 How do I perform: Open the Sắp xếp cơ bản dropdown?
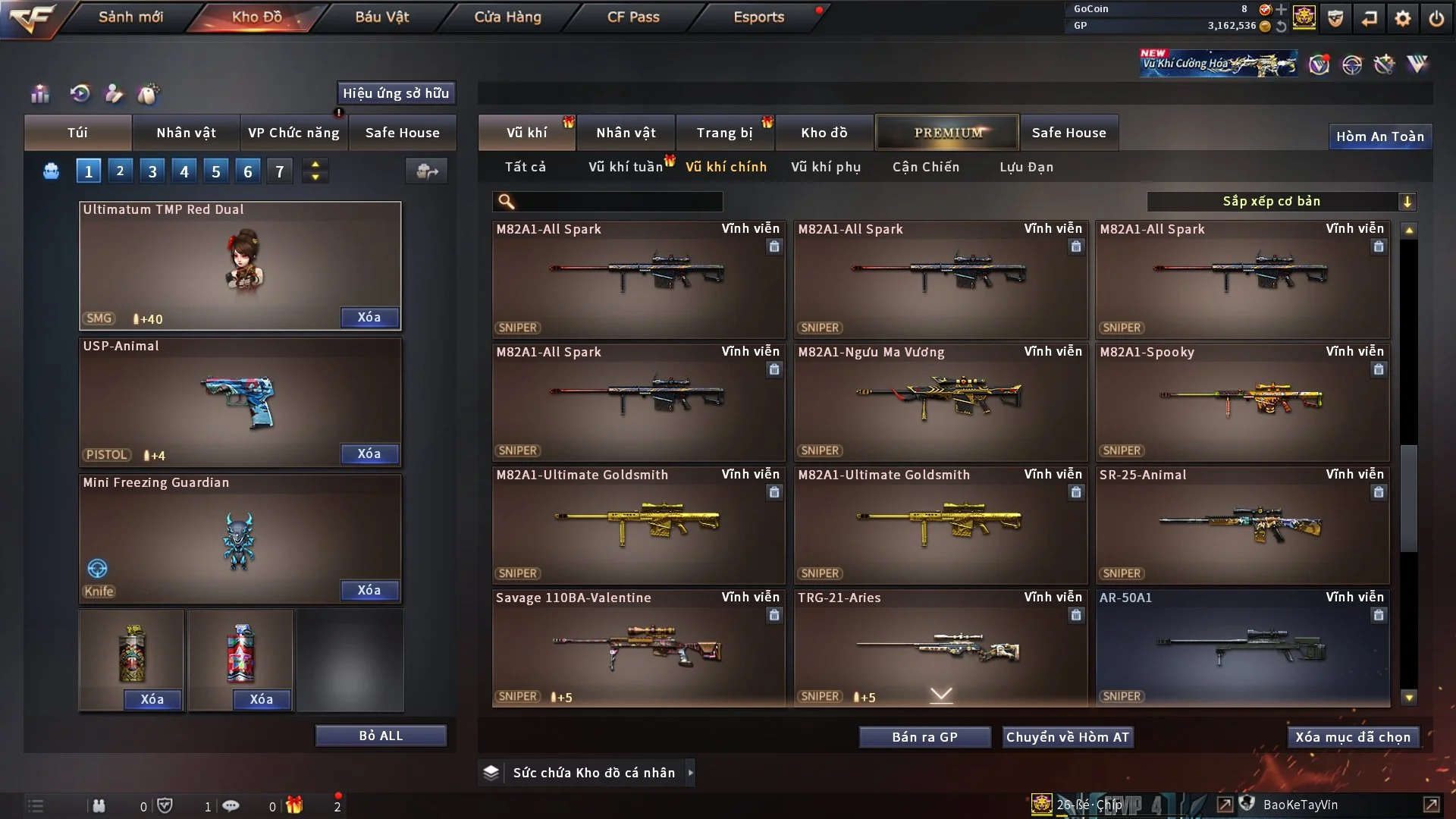tap(1281, 201)
